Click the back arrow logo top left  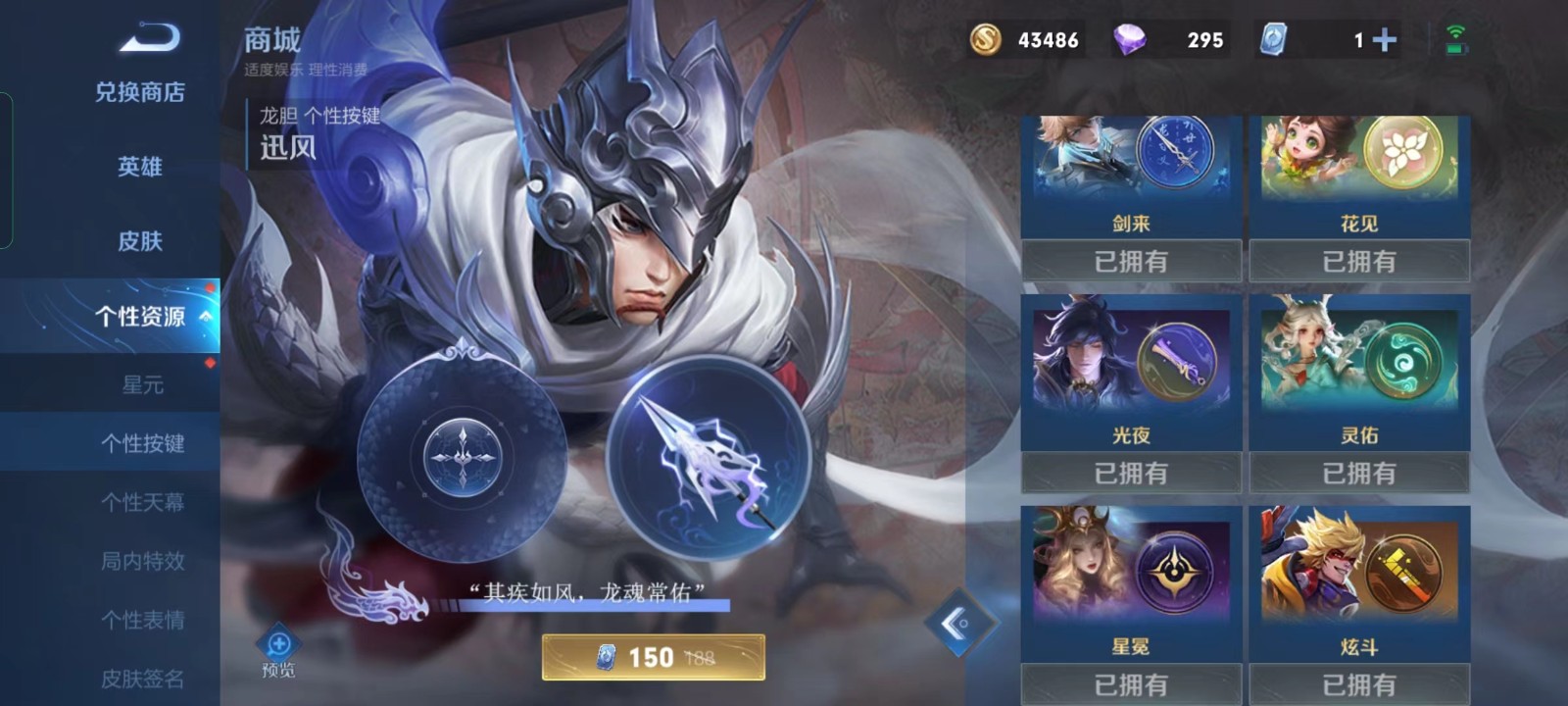pyautogui.click(x=150, y=37)
